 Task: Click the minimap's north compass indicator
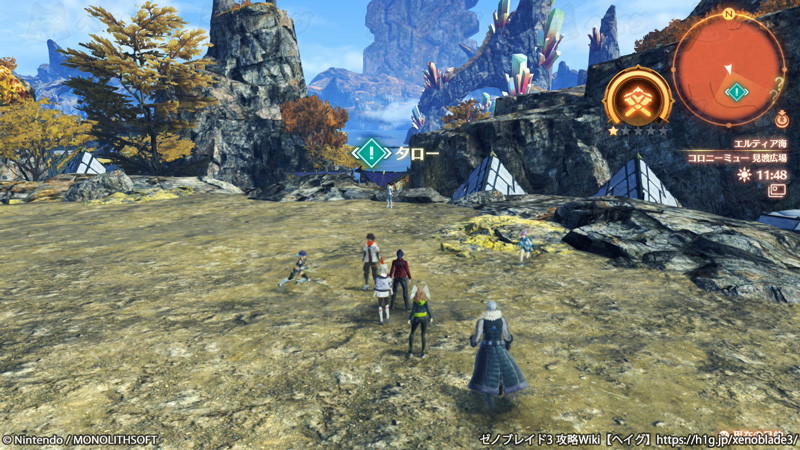pyautogui.click(x=729, y=14)
